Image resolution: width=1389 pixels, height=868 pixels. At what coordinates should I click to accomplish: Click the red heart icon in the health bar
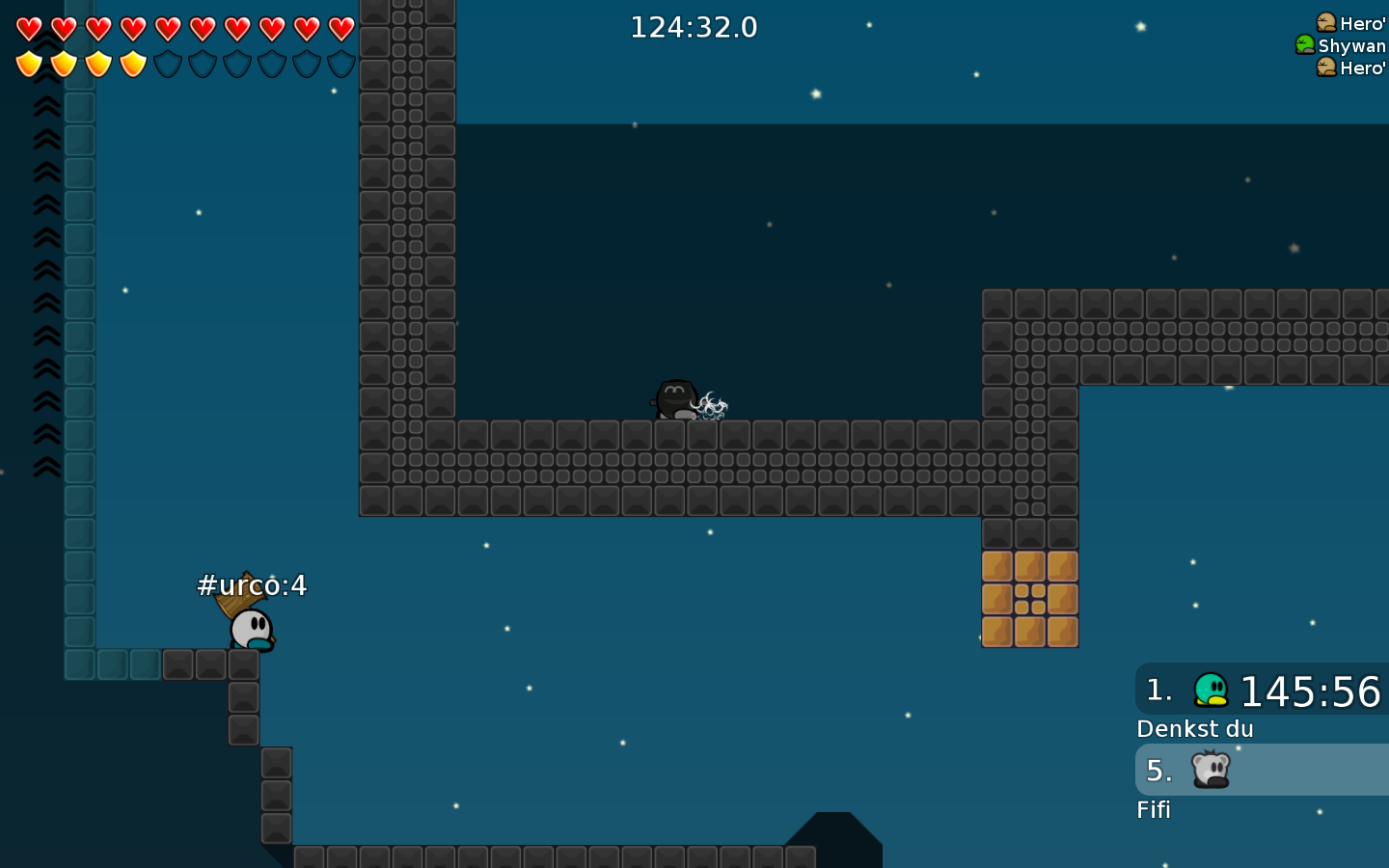point(28,29)
